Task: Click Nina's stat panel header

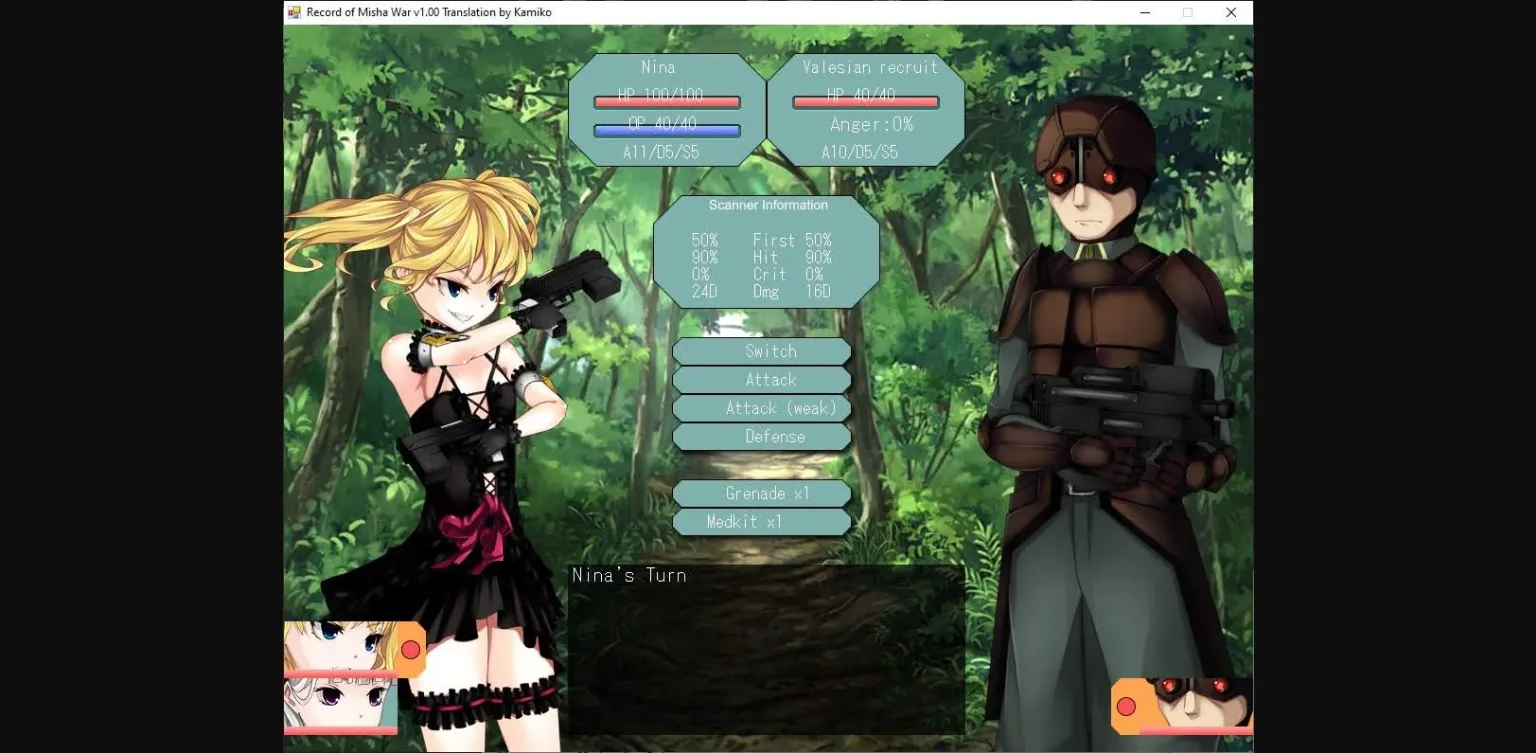Action: [x=660, y=67]
